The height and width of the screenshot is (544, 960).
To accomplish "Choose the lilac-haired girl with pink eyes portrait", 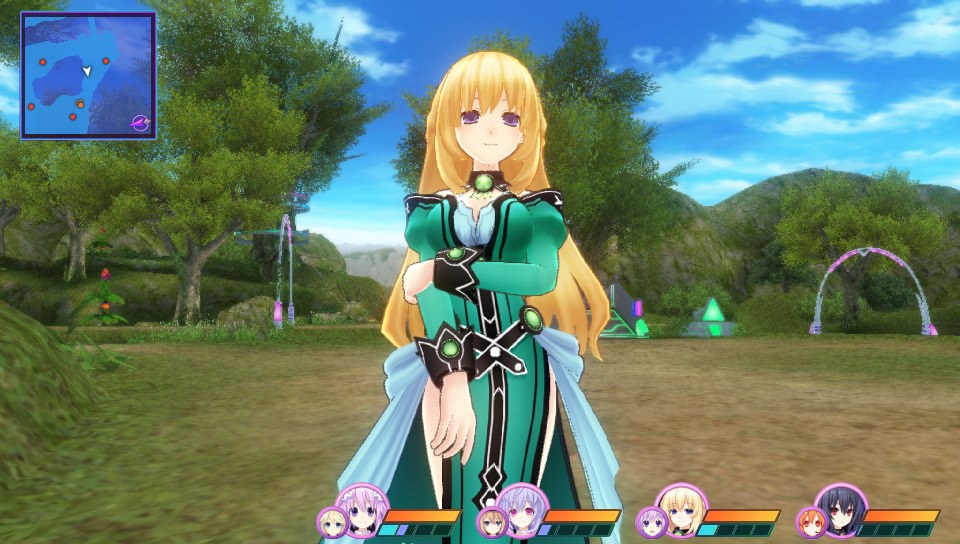I will 522,510.
